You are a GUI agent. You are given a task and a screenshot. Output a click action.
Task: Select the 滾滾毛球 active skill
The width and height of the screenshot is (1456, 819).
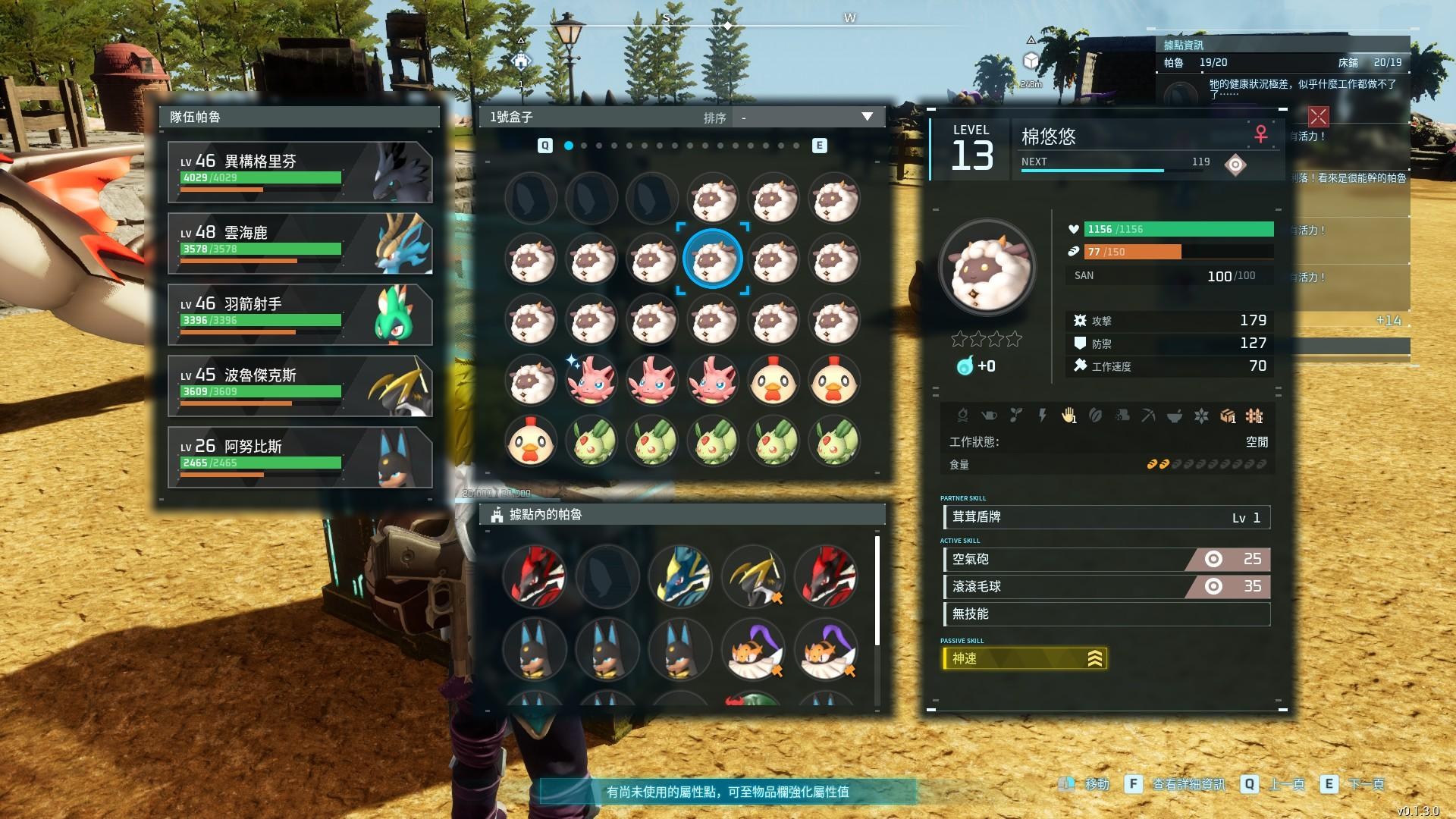click(1106, 587)
